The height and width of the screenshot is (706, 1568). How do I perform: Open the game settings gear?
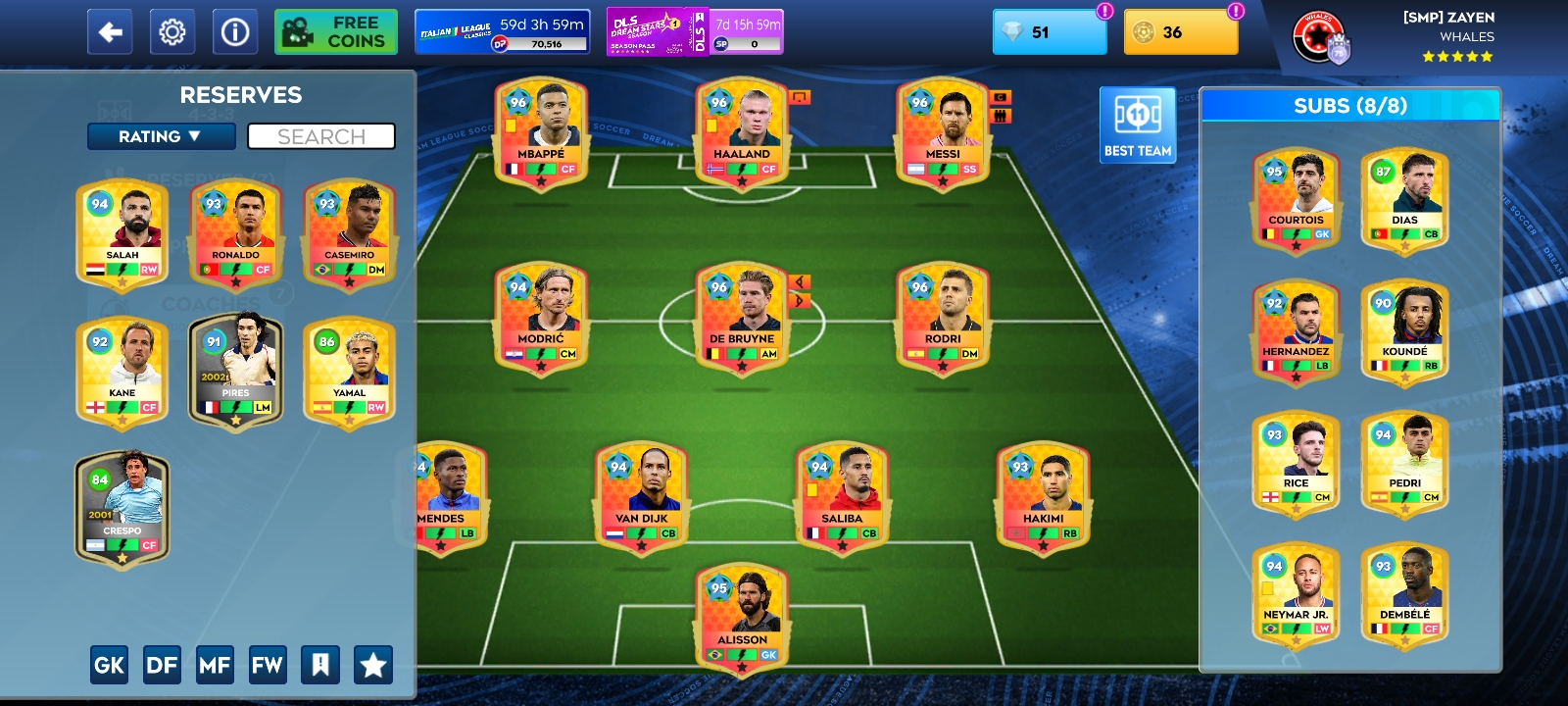click(172, 30)
